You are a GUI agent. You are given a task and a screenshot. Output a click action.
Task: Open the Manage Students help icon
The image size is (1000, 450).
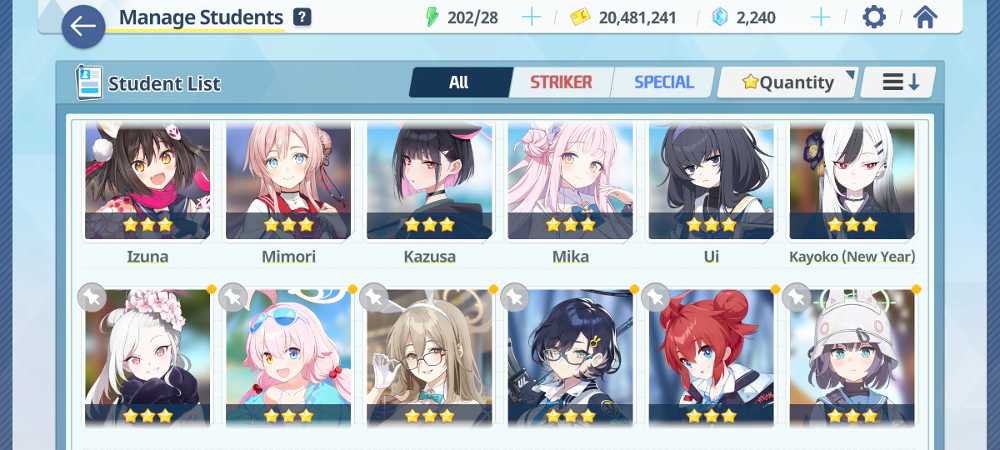coord(302,17)
